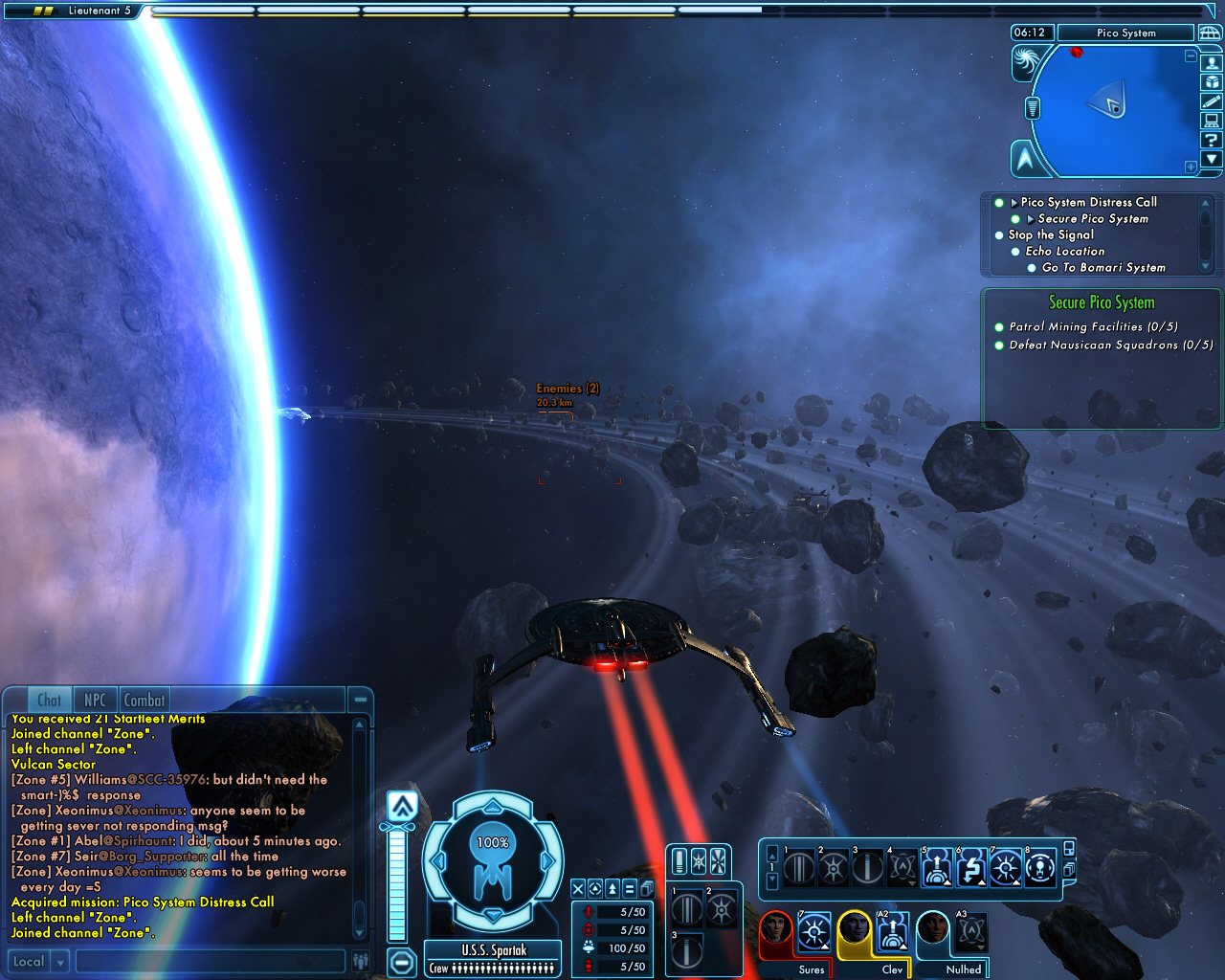Viewport: 1225px width, 980px height.
Task: Click the full impulse arrow button
Action: coord(403,806)
